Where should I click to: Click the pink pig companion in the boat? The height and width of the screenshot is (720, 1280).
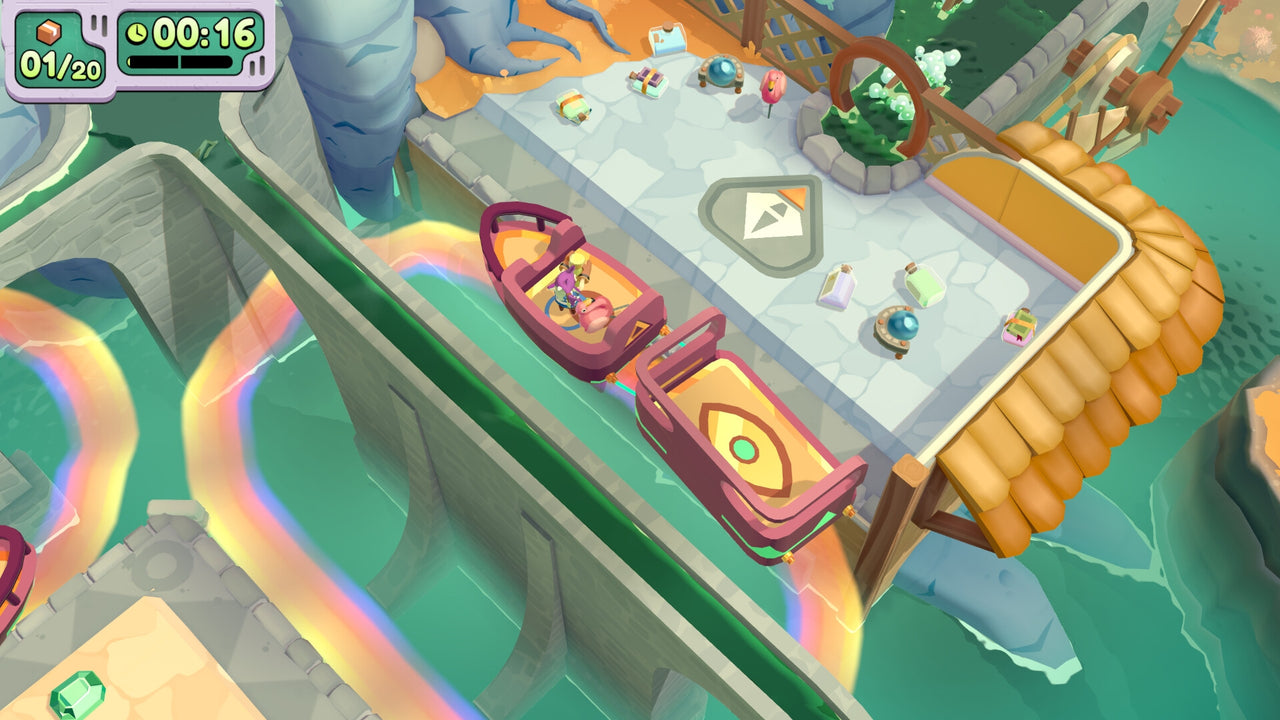click(x=595, y=313)
